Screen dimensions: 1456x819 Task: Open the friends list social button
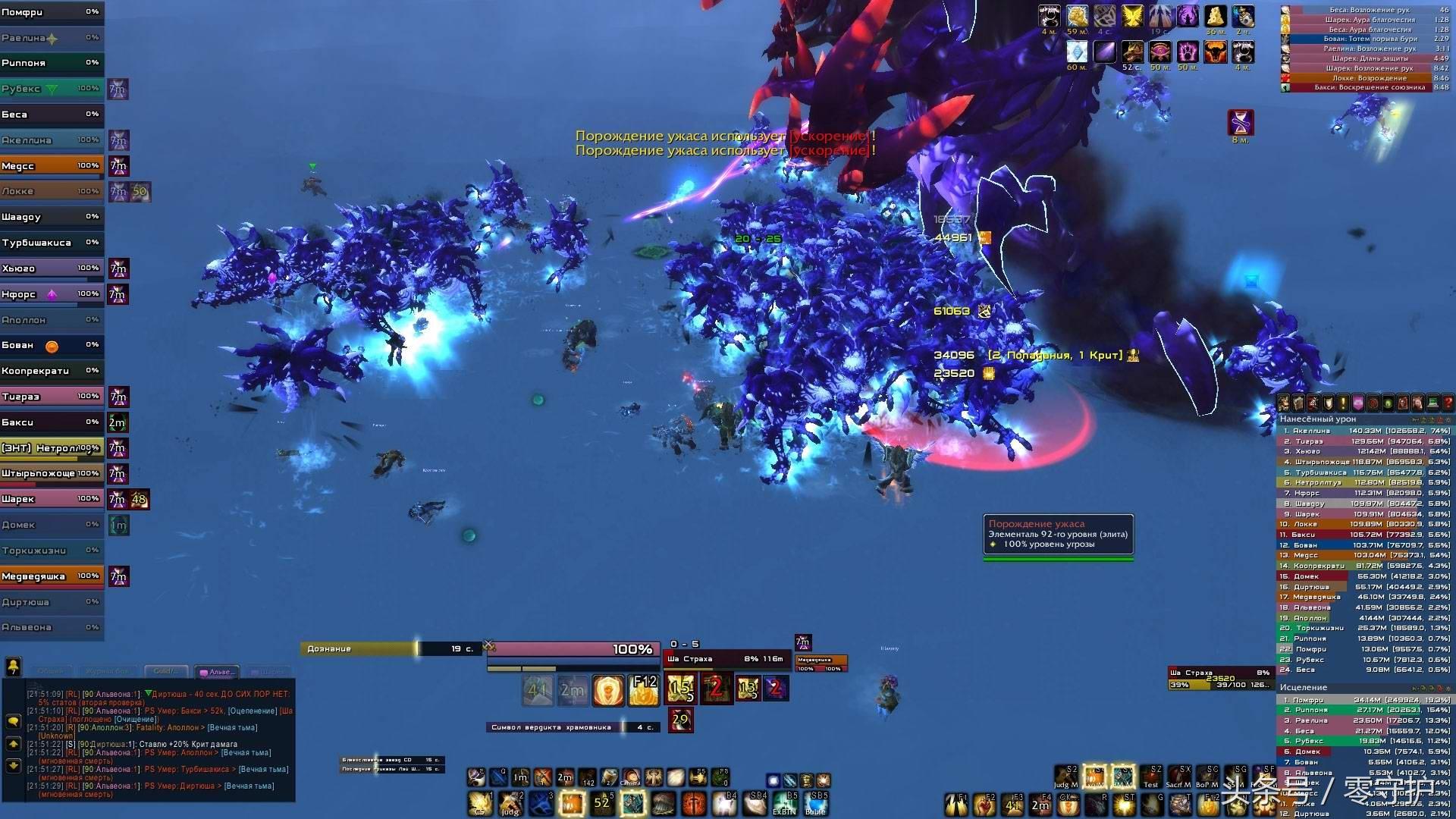point(14,666)
